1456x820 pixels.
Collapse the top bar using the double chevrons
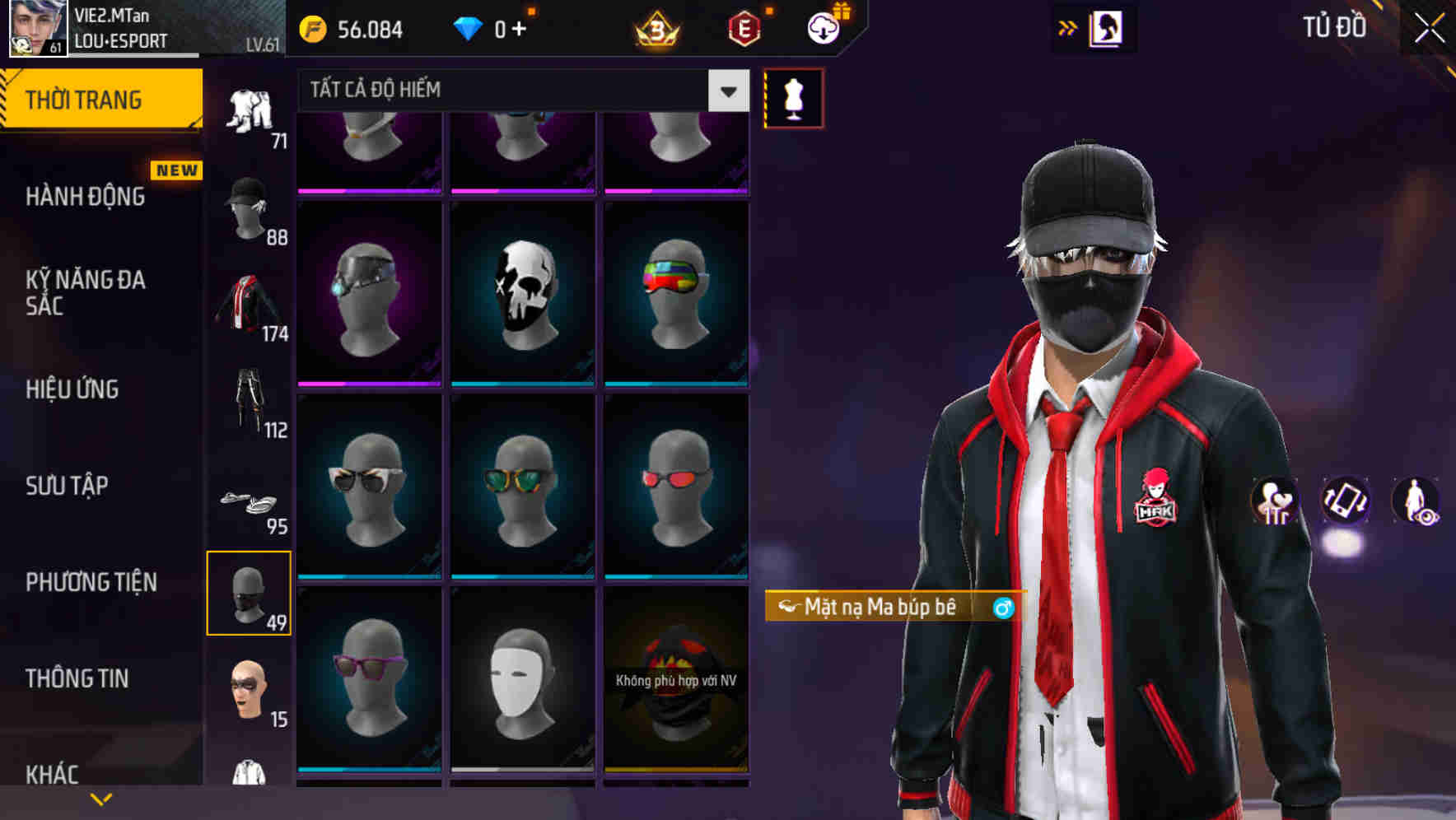coord(1068,27)
